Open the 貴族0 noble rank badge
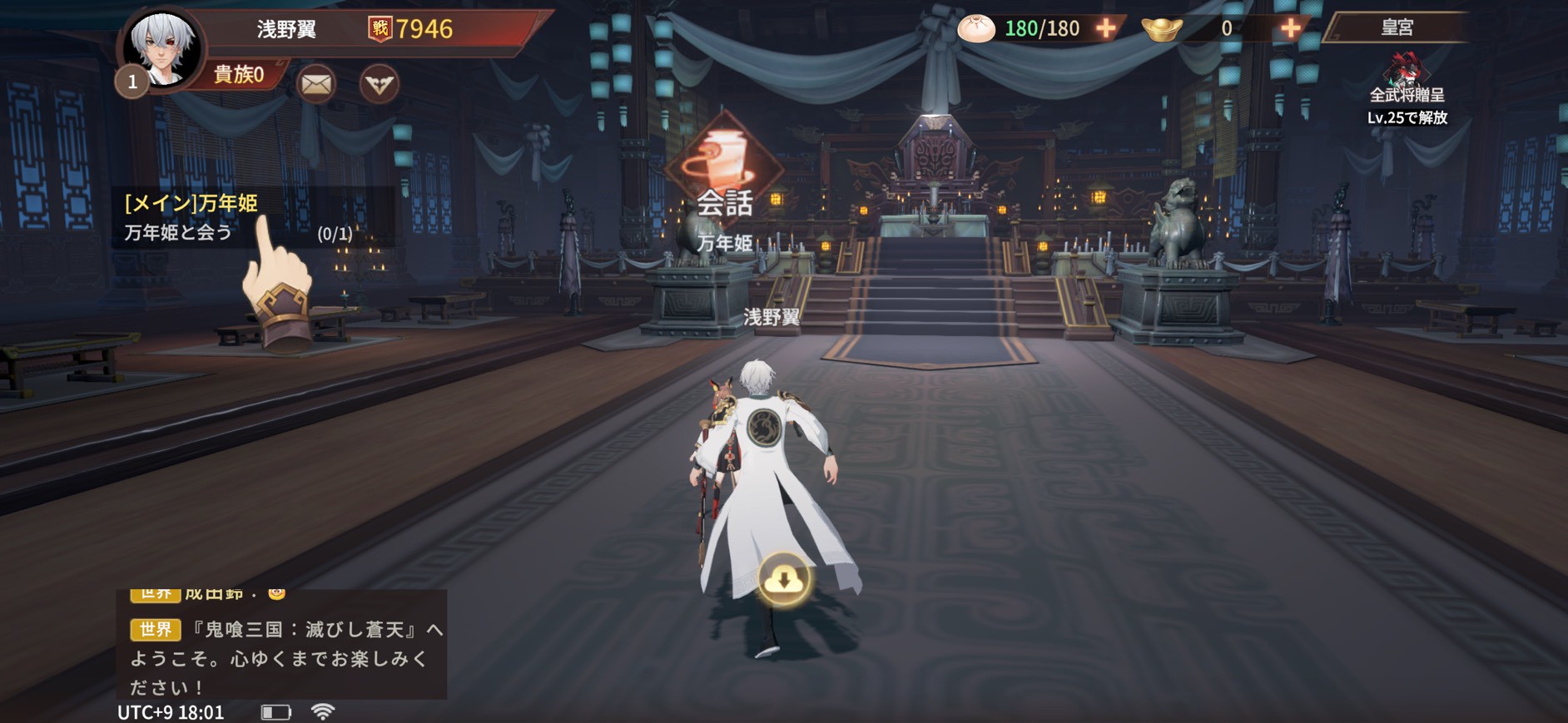The height and width of the screenshot is (723, 1568). (x=239, y=75)
